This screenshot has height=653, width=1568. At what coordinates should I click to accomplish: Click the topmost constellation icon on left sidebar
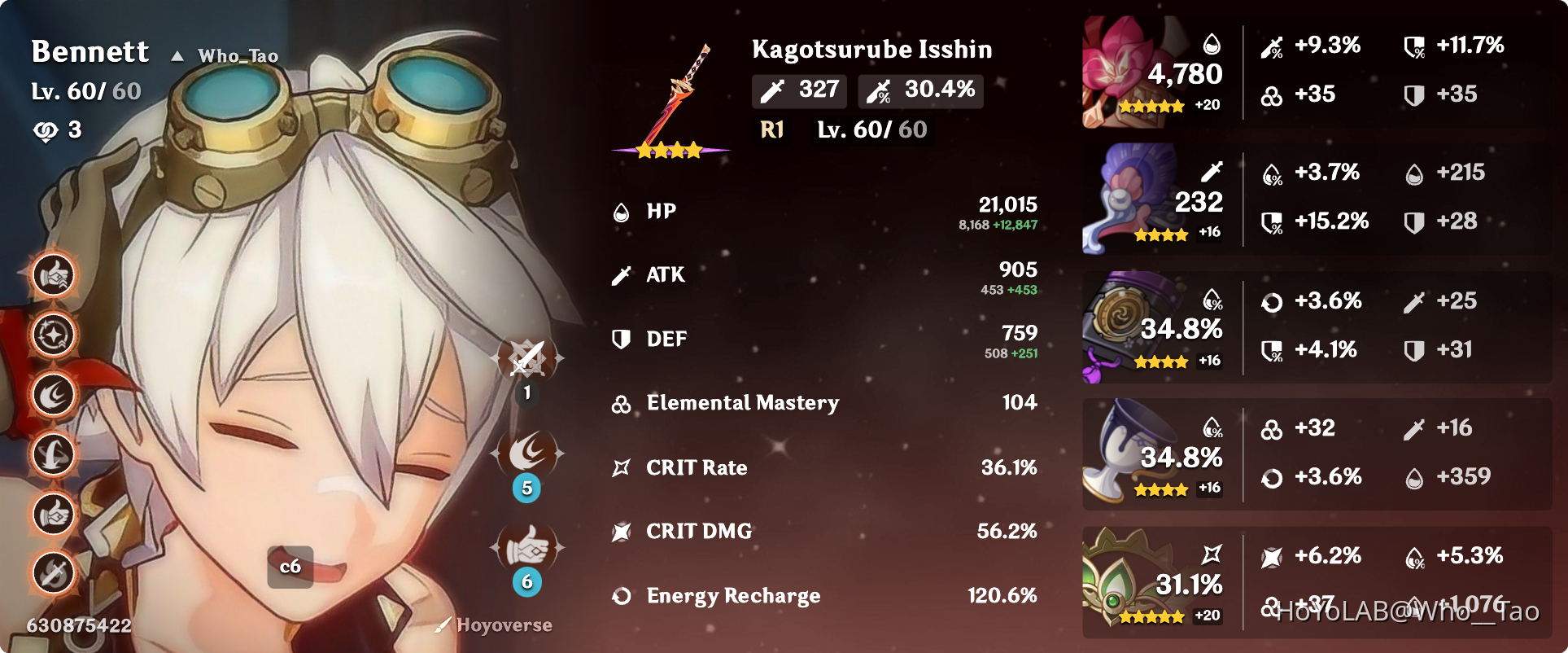52,275
